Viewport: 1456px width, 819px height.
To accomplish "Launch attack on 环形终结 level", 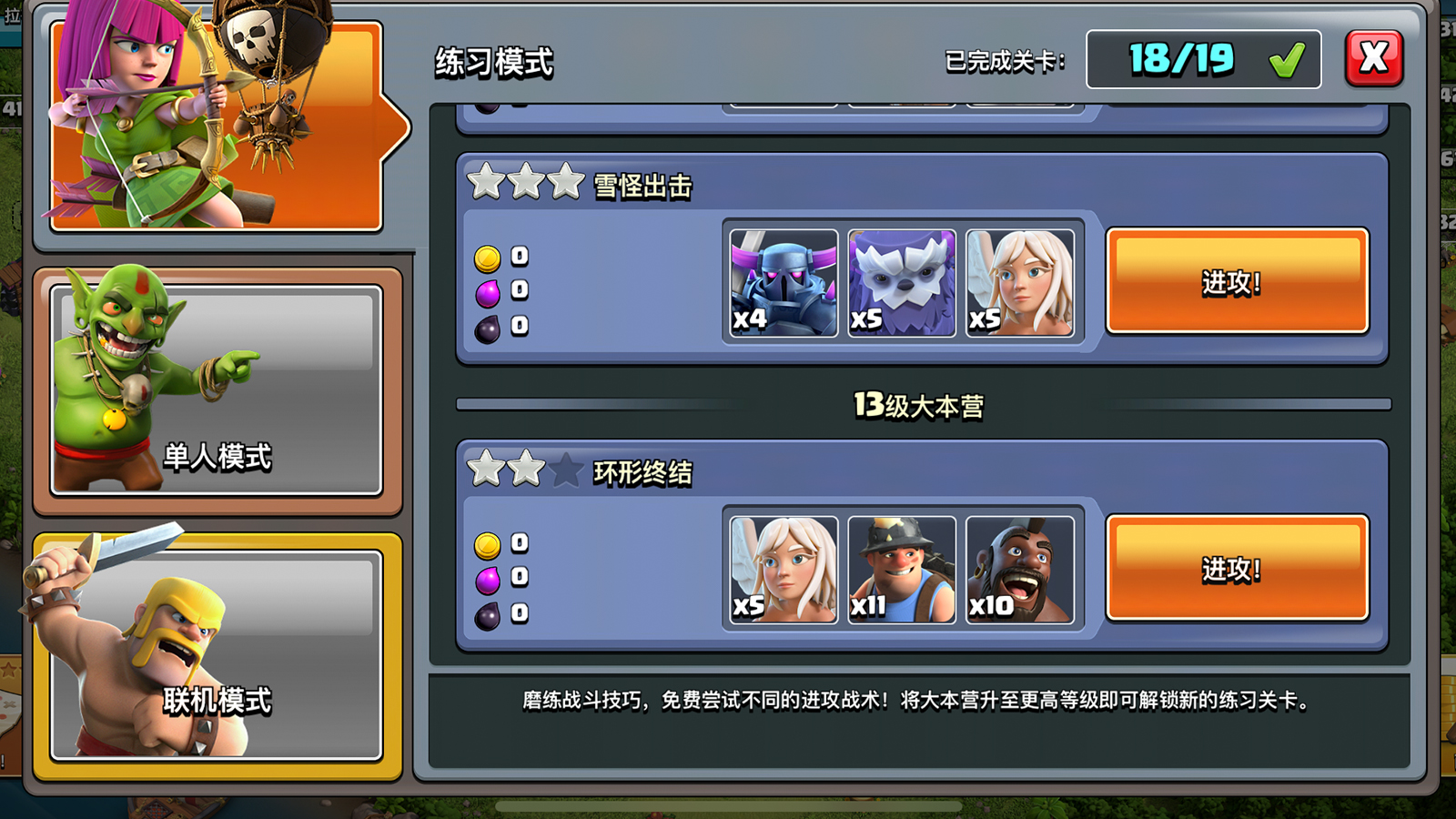I will coord(1236,567).
